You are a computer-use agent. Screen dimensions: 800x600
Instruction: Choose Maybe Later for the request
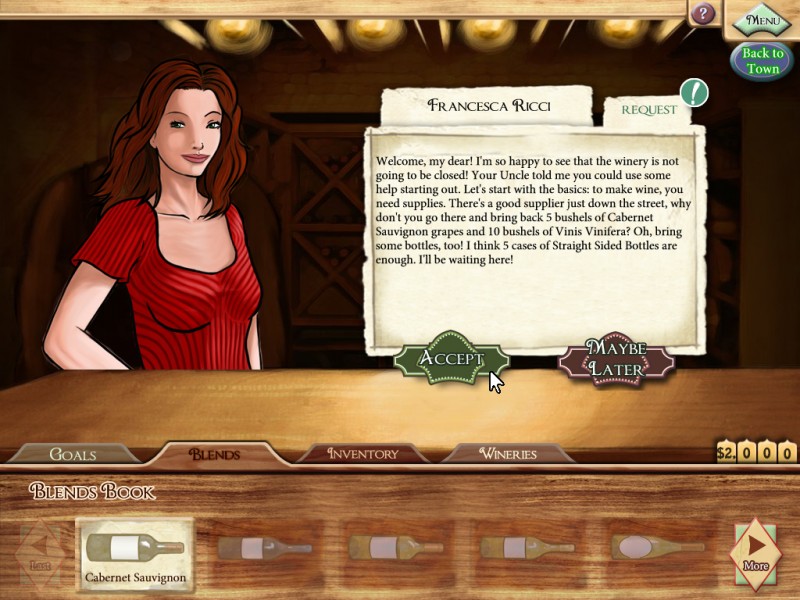[616, 360]
